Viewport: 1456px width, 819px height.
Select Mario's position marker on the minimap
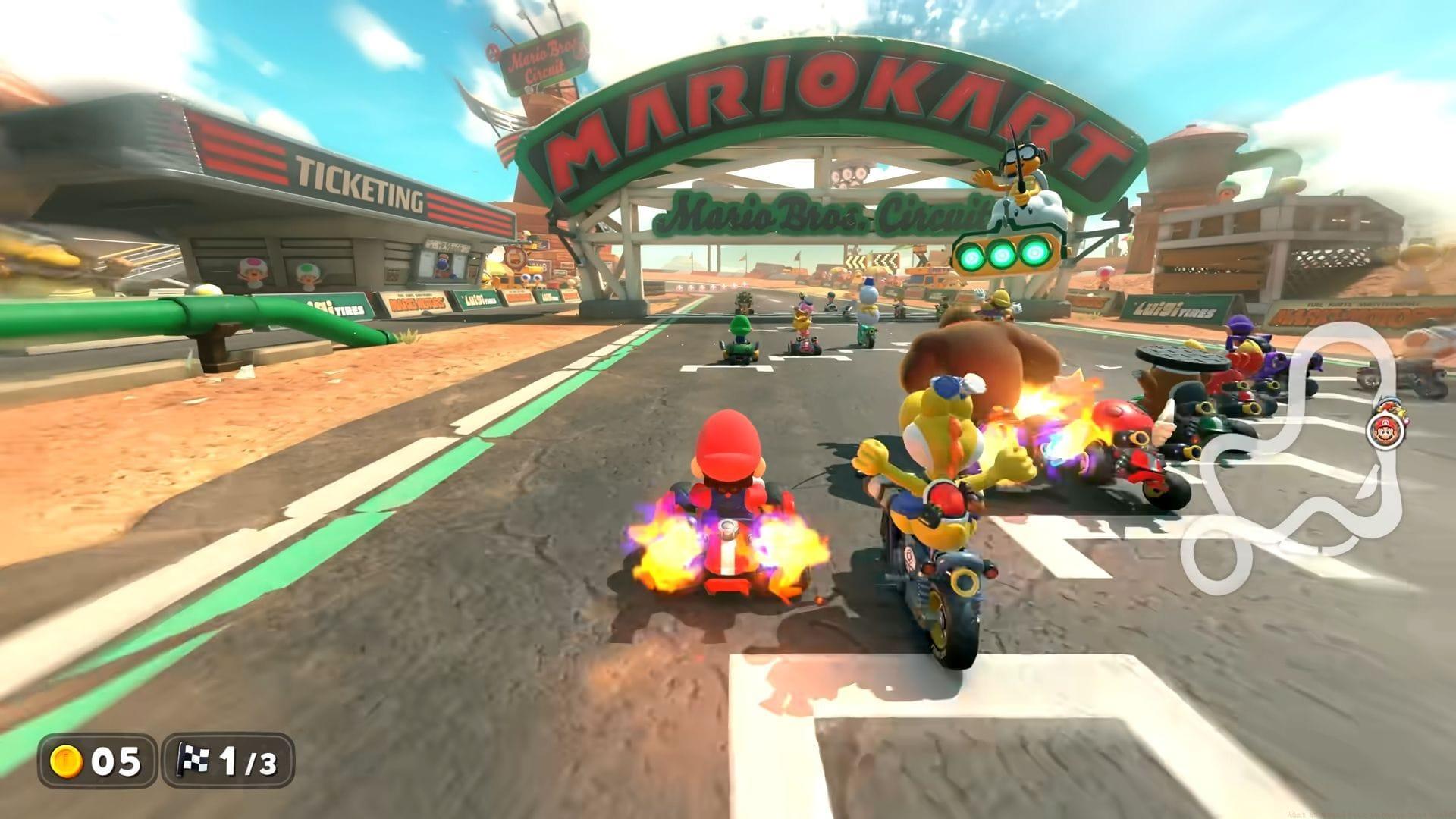click(x=1385, y=431)
